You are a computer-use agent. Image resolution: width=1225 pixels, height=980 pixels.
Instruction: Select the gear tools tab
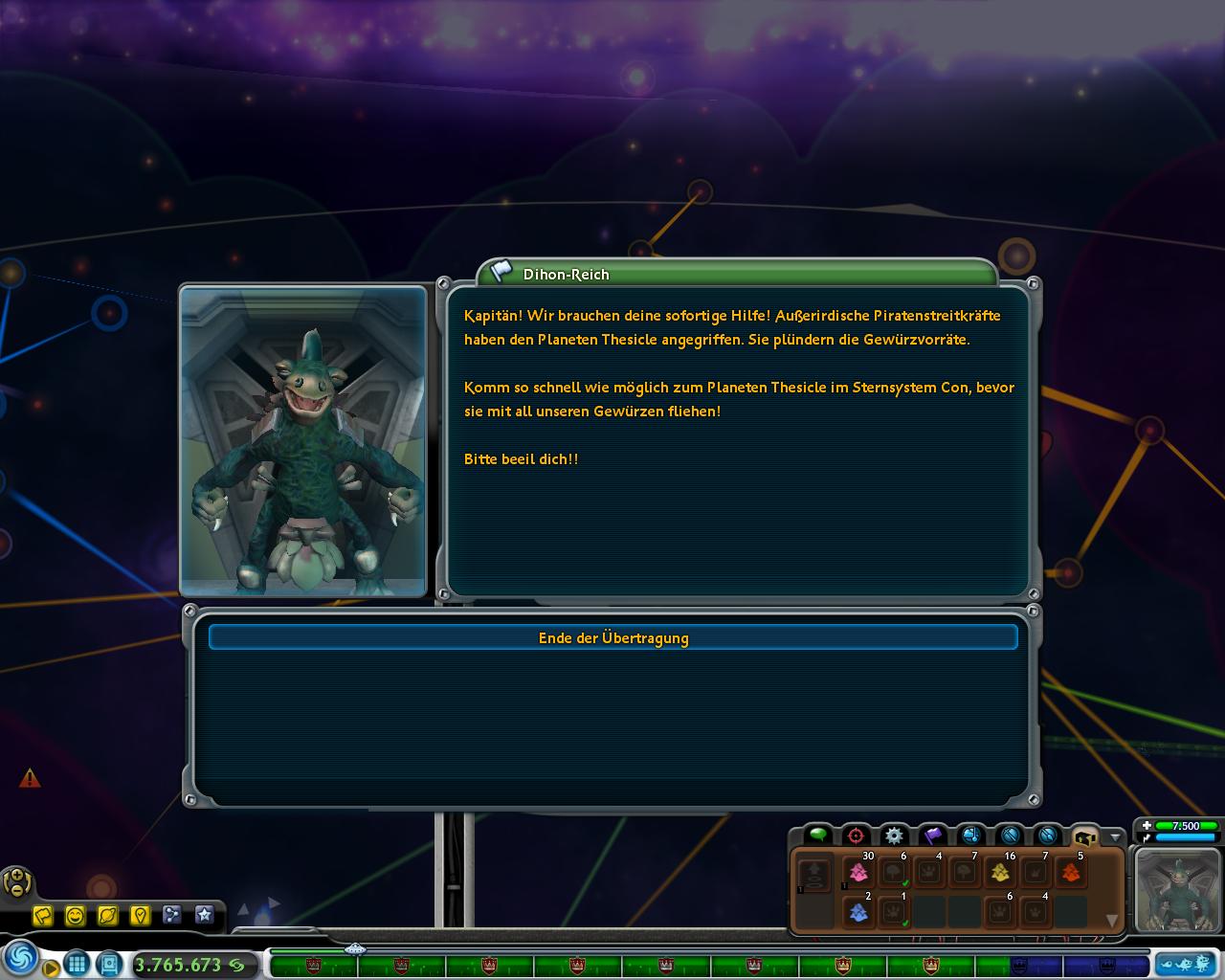894,835
